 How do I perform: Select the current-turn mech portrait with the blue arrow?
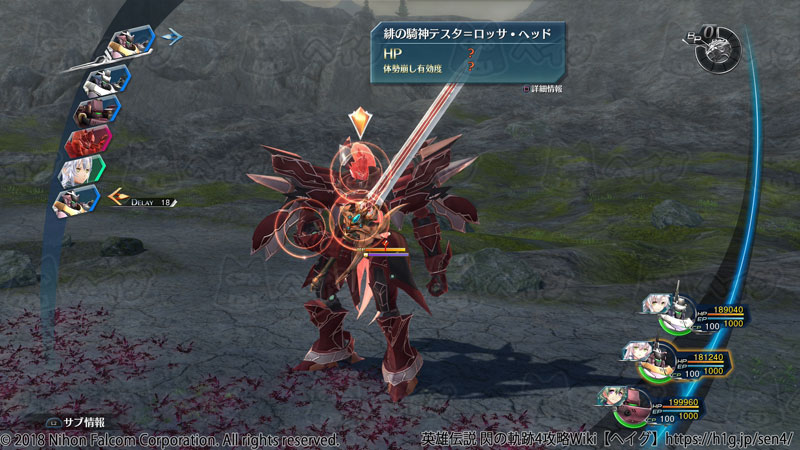pos(130,43)
